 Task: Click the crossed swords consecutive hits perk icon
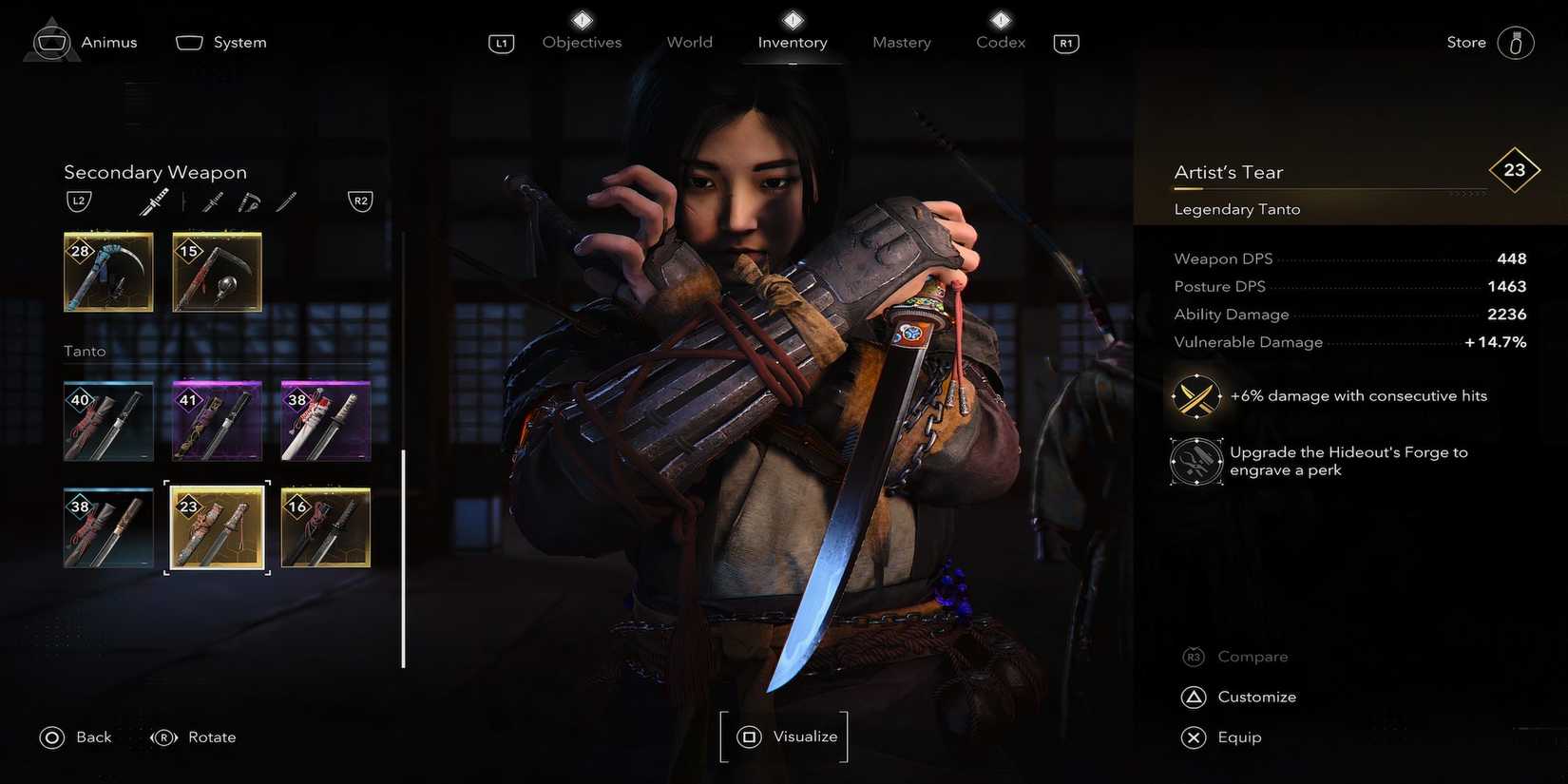1195,396
